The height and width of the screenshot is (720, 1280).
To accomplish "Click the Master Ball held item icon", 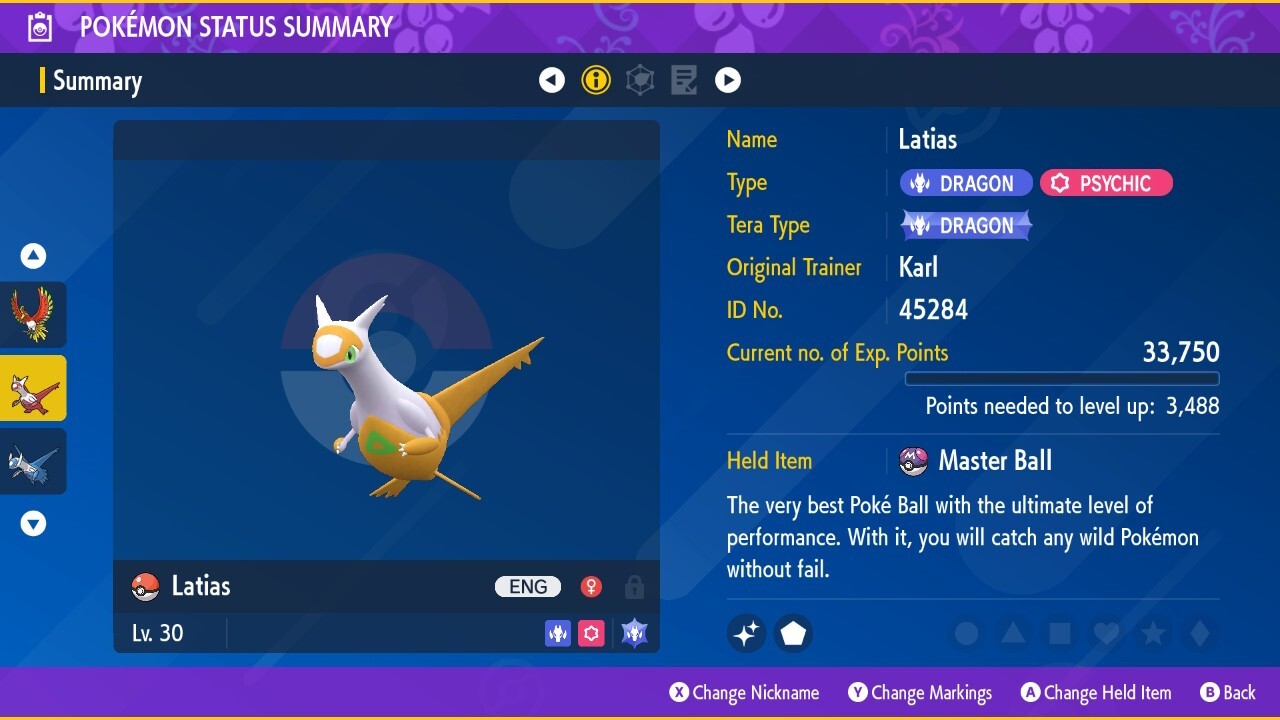I will coord(913,461).
